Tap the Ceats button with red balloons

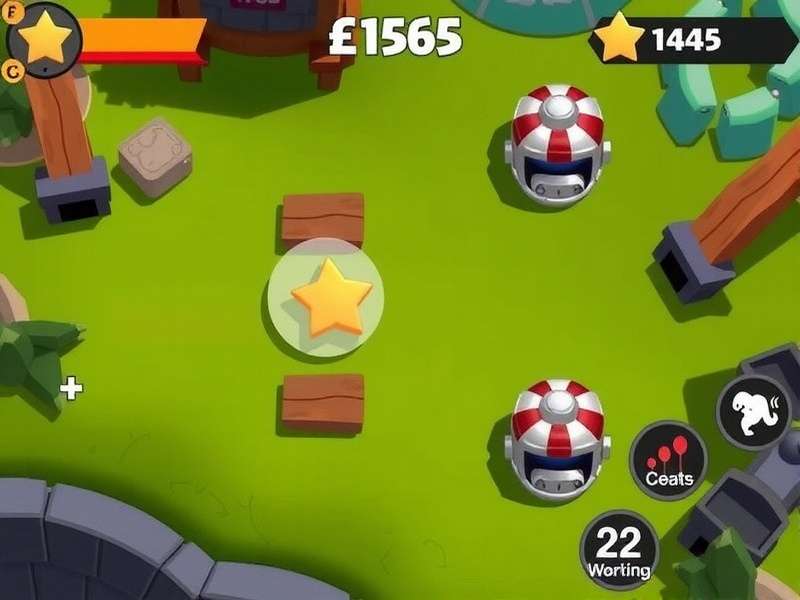668,461
